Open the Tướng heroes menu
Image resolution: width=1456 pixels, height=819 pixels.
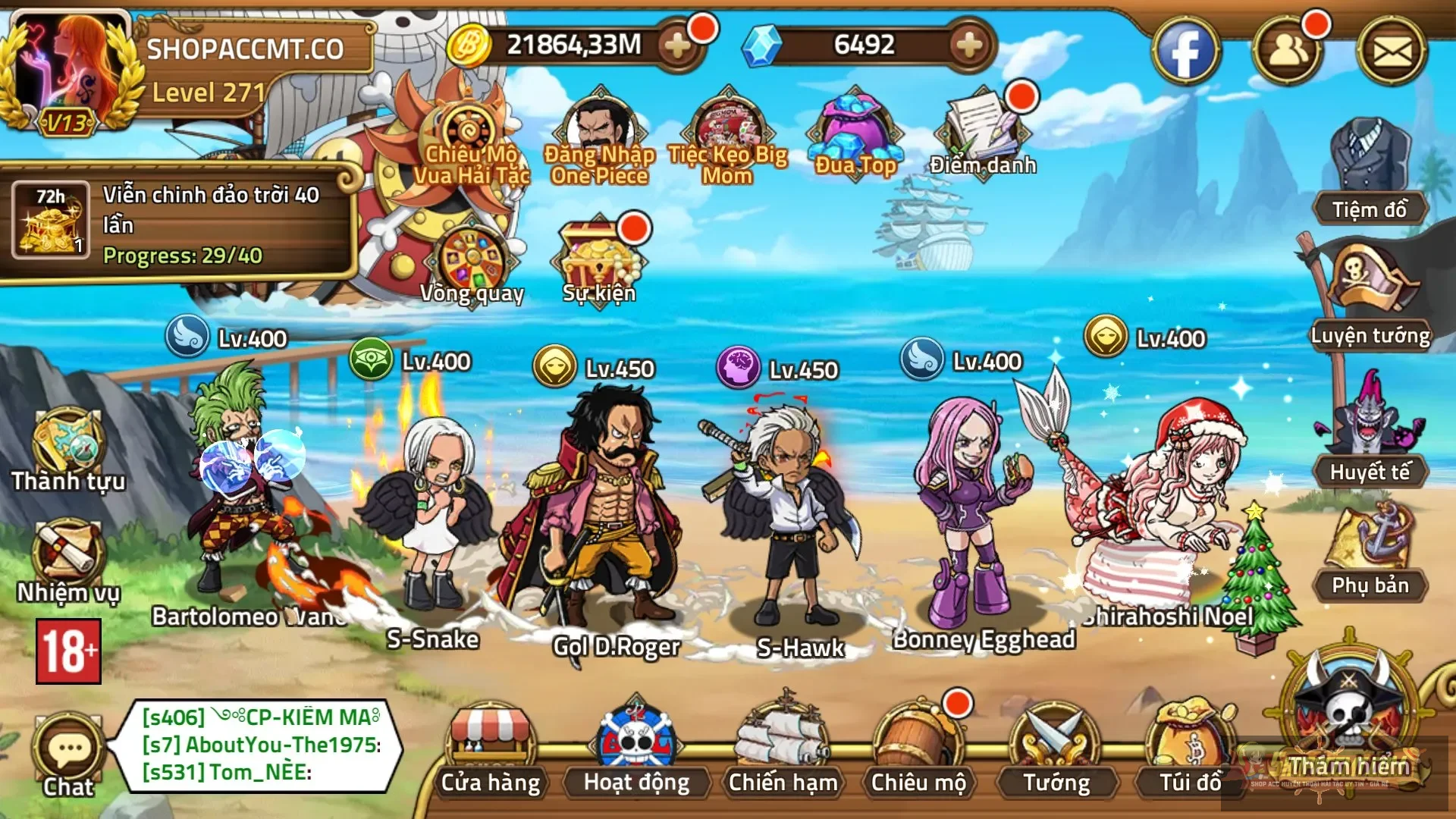(x=1056, y=747)
